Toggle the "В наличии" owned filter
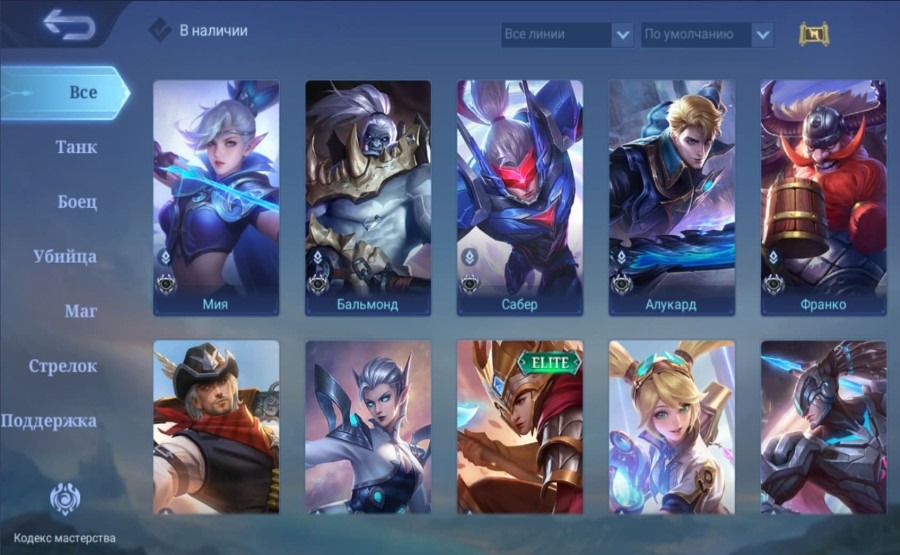The image size is (900, 555). (x=161, y=30)
